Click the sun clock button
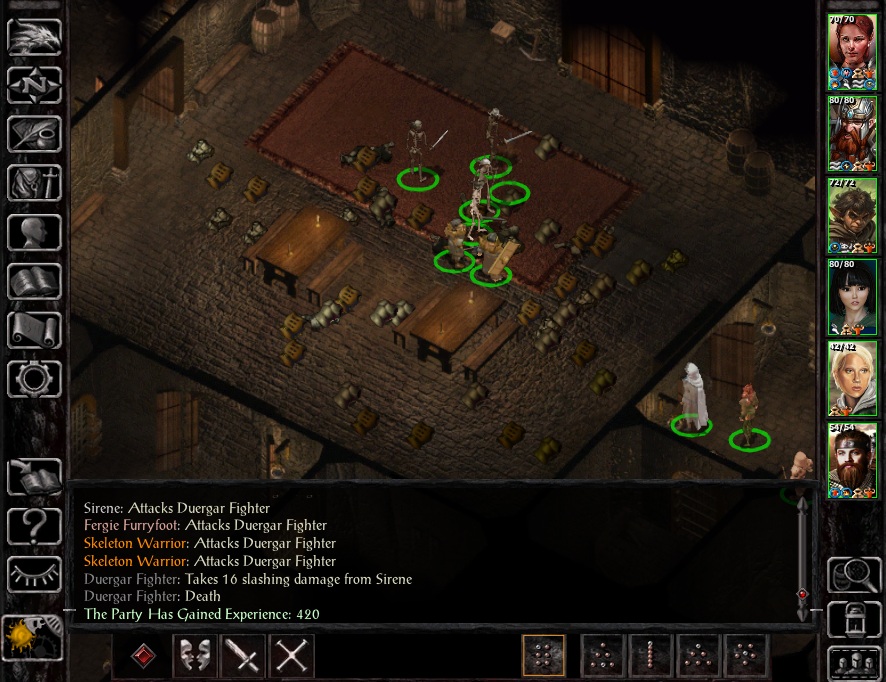This screenshot has width=886, height=682. pyautogui.click(x=33, y=637)
